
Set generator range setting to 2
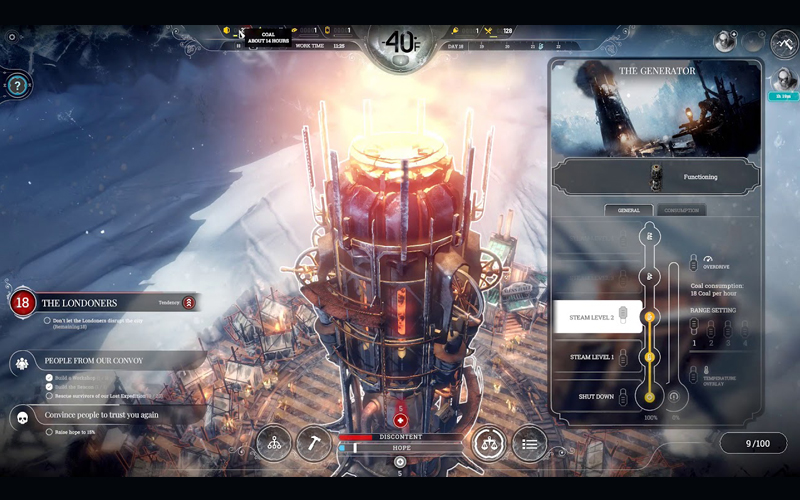tap(711, 330)
